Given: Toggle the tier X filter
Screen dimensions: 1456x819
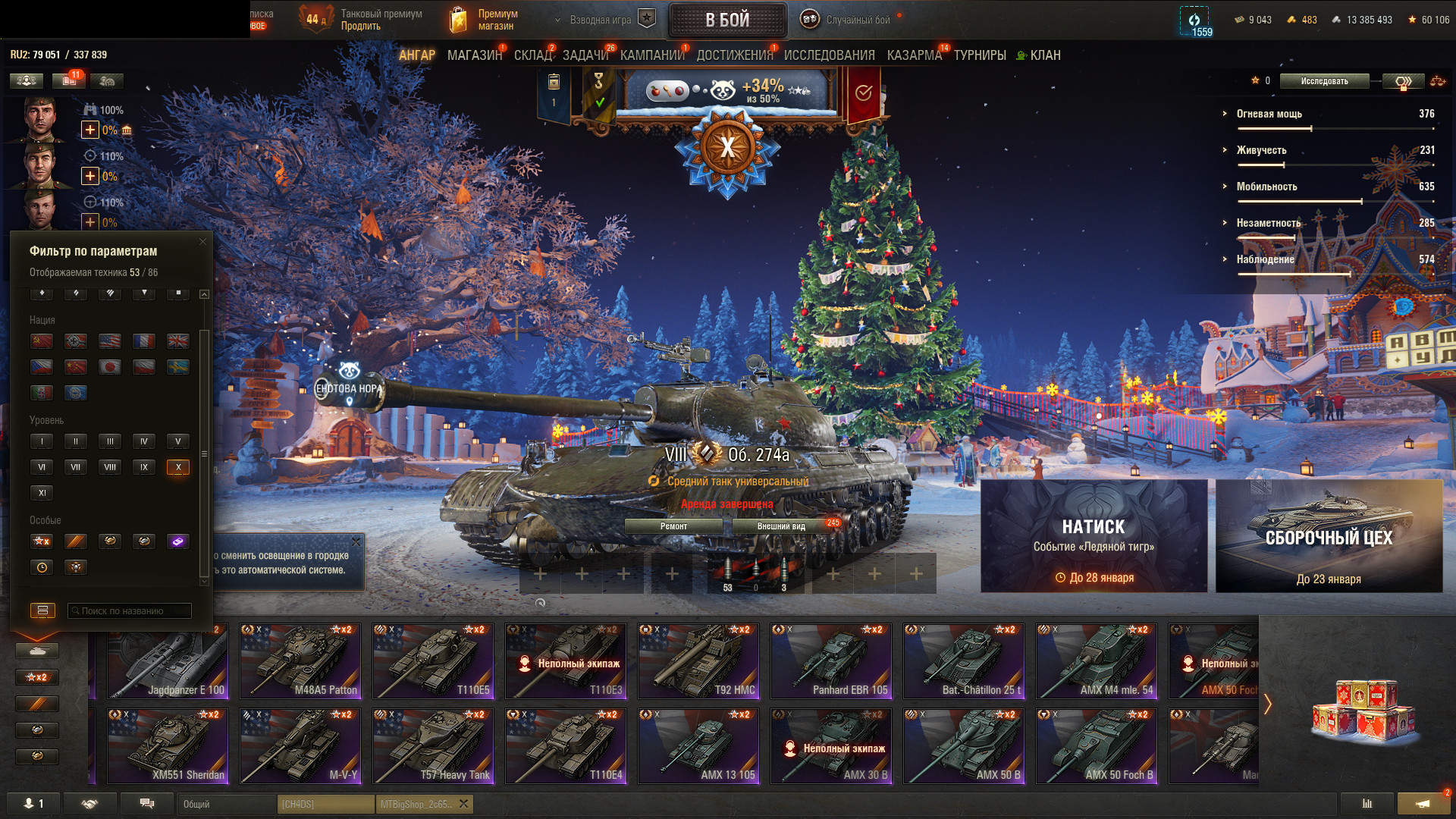Looking at the screenshot, I should (x=178, y=467).
